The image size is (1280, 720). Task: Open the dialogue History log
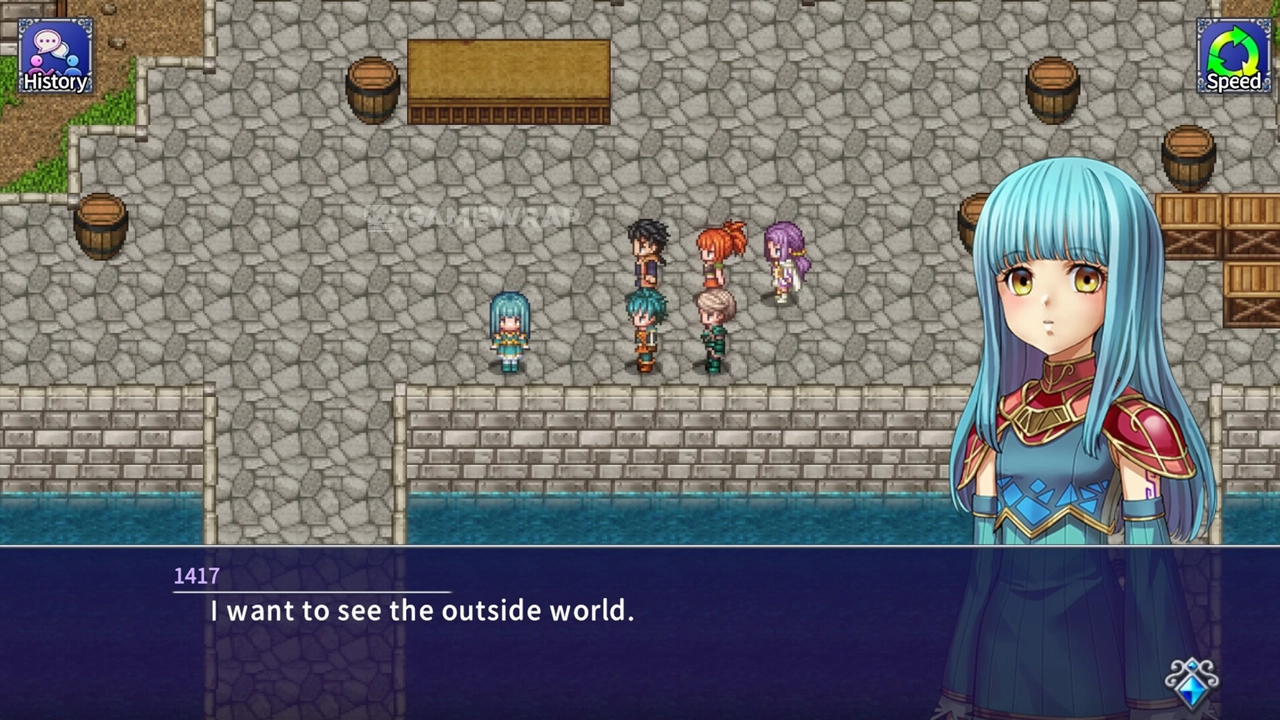pos(55,57)
